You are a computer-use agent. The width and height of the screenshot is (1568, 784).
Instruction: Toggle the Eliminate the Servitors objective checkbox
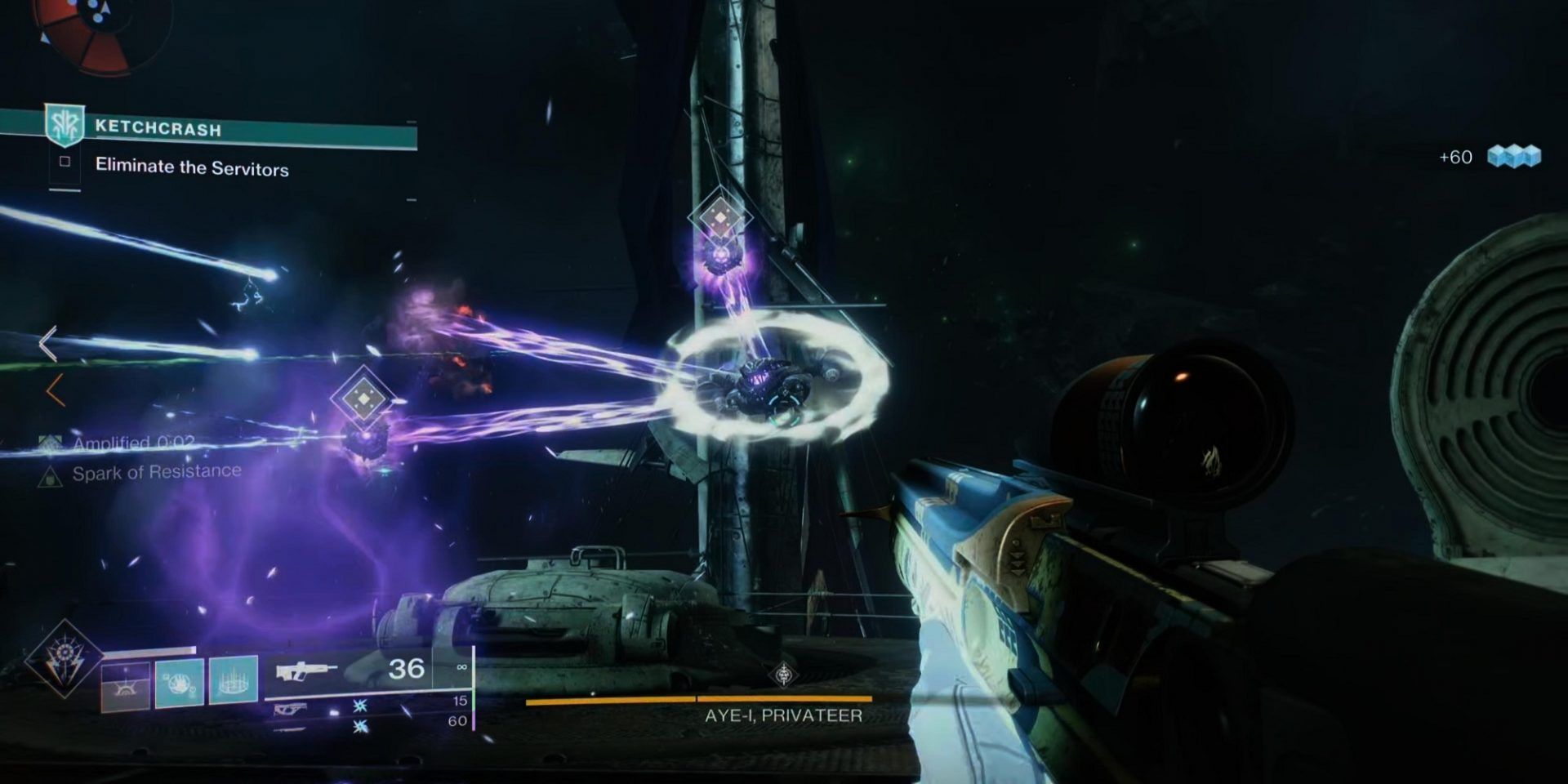click(x=65, y=161)
